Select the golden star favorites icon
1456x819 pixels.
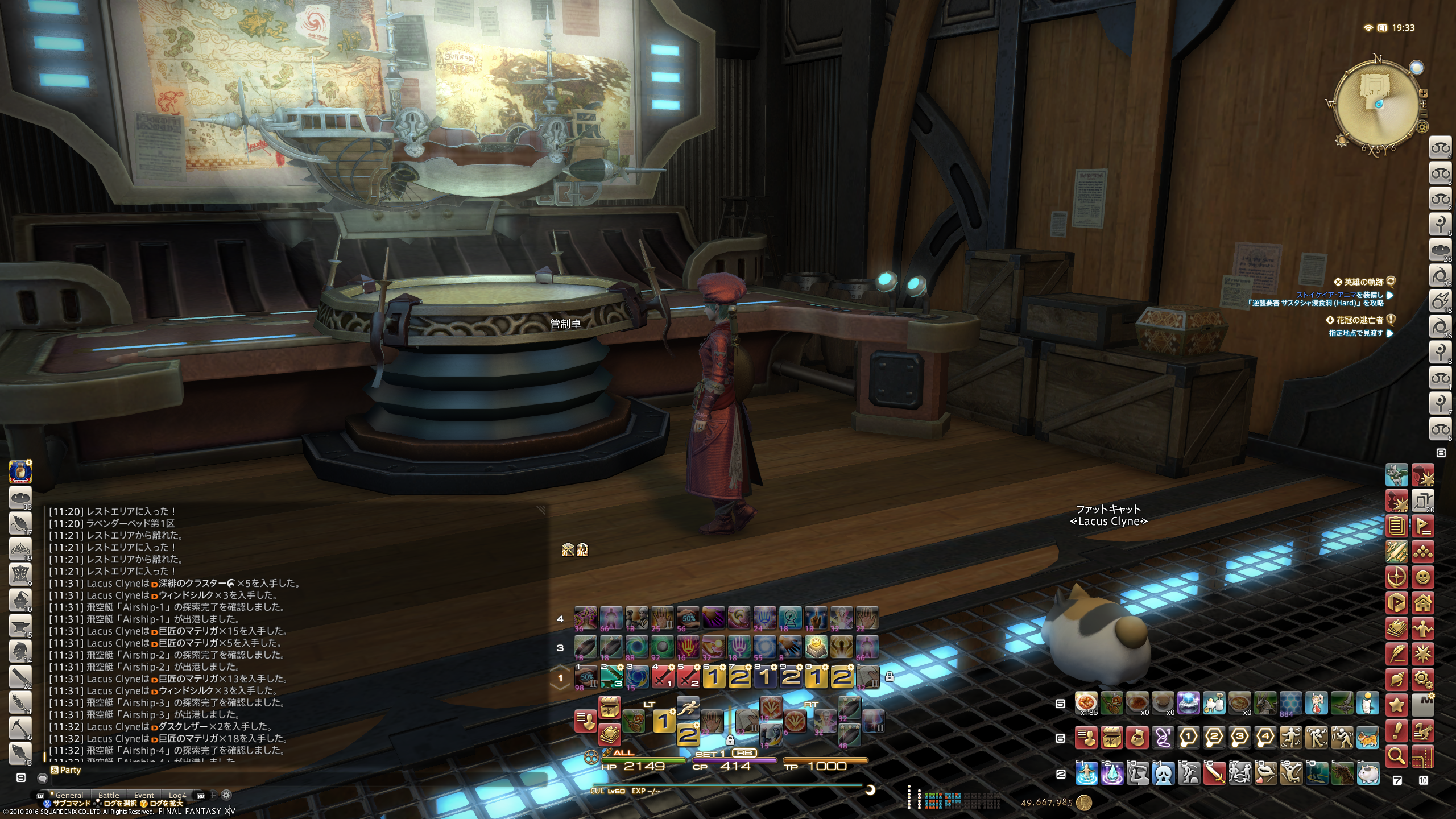click(x=1397, y=705)
